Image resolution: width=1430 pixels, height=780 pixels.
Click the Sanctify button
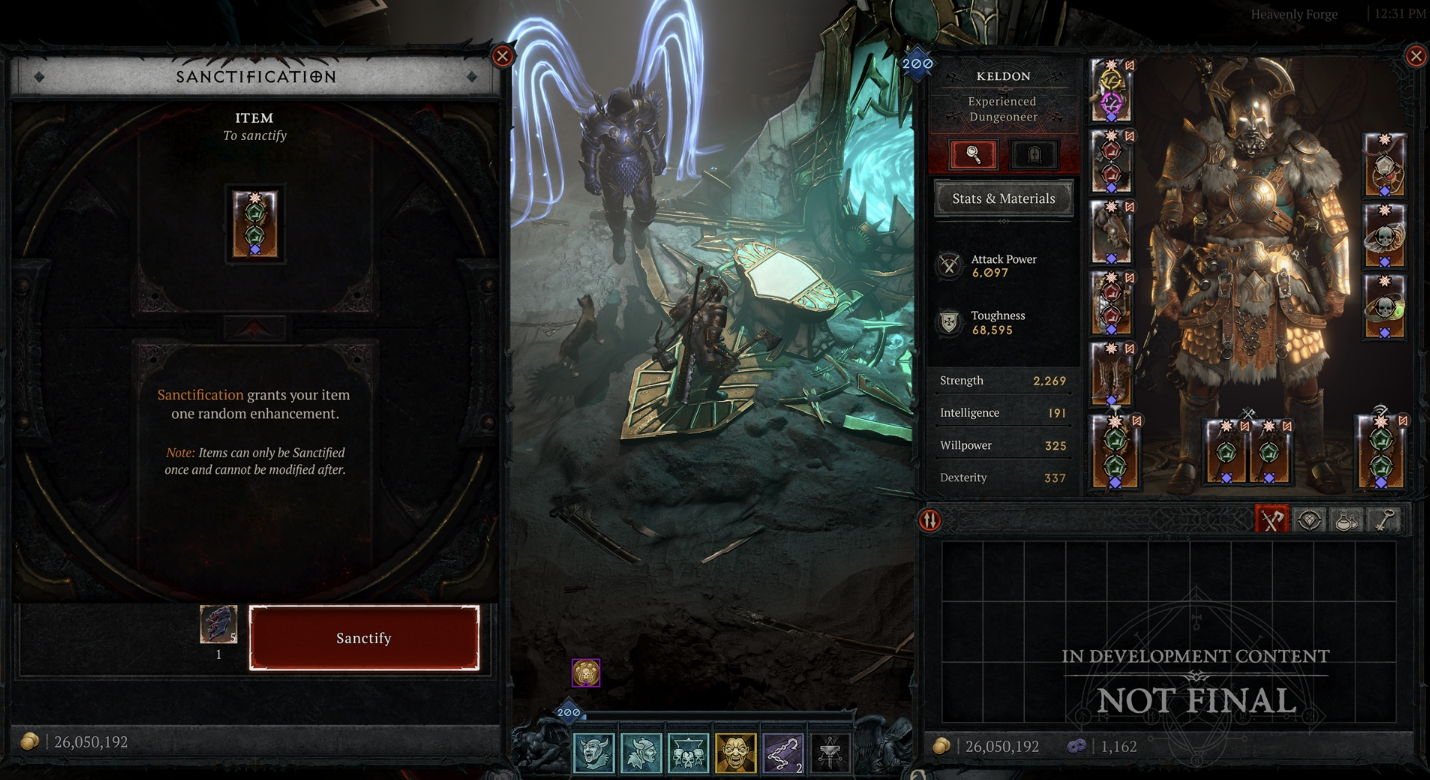click(364, 638)
